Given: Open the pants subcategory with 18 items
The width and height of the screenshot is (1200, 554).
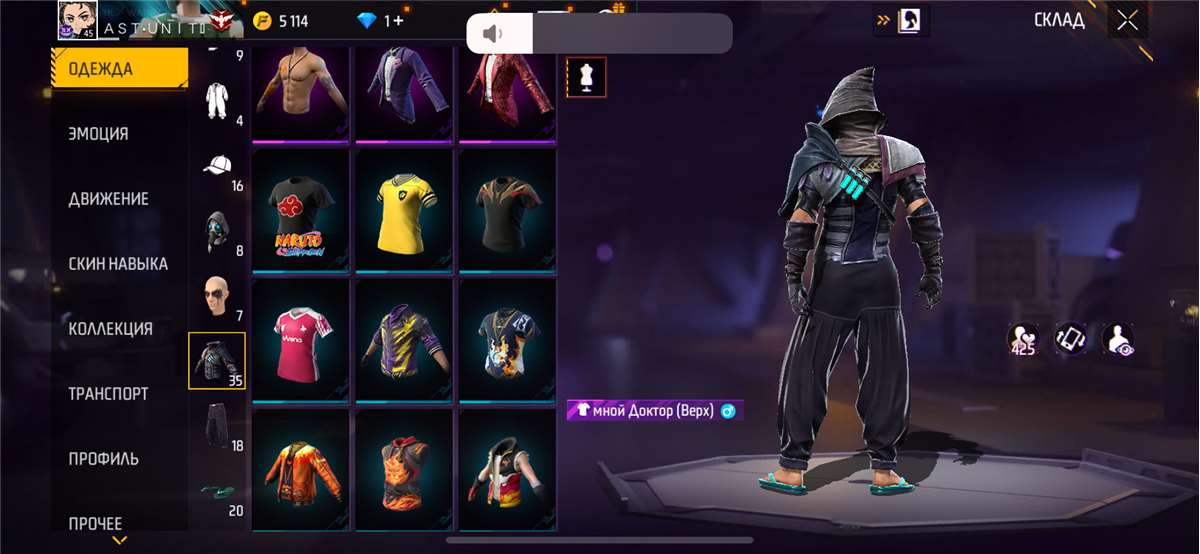Looking at the screenshot, I should coord(219,426).
